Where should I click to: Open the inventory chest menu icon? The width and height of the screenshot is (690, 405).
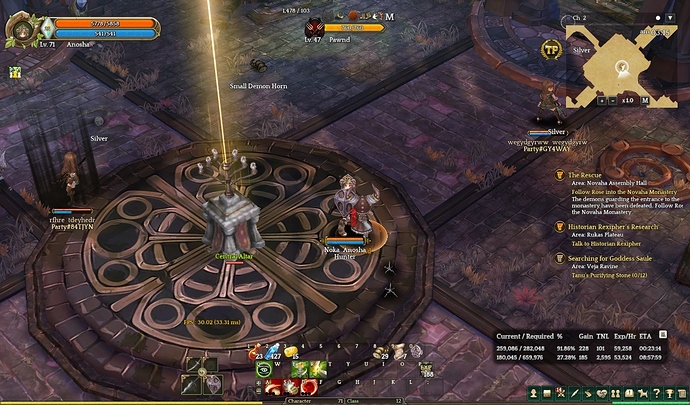click(549, 394)
